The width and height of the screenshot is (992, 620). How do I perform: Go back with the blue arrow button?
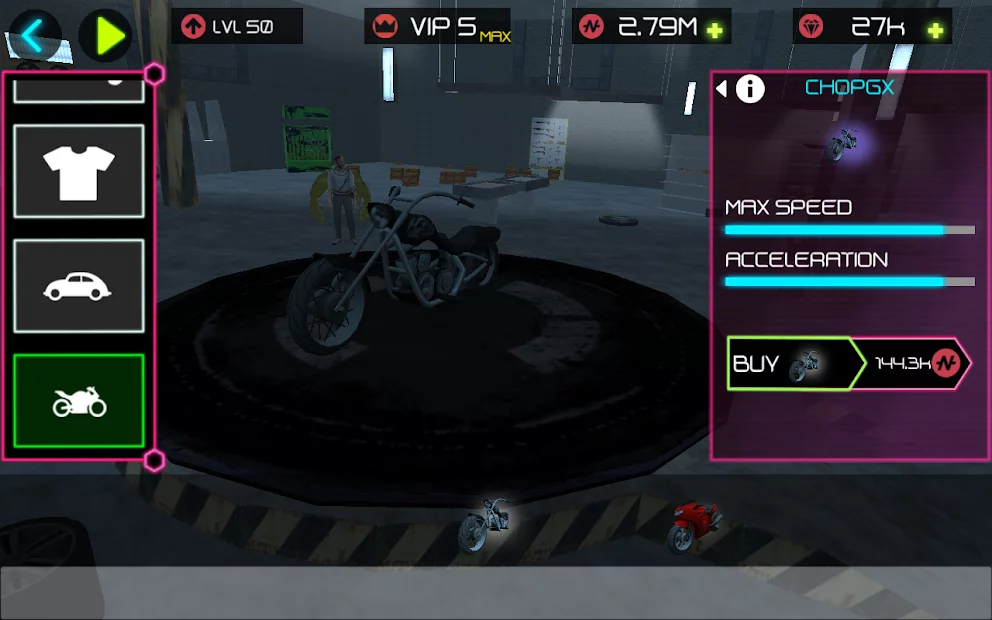click(35, 36)
